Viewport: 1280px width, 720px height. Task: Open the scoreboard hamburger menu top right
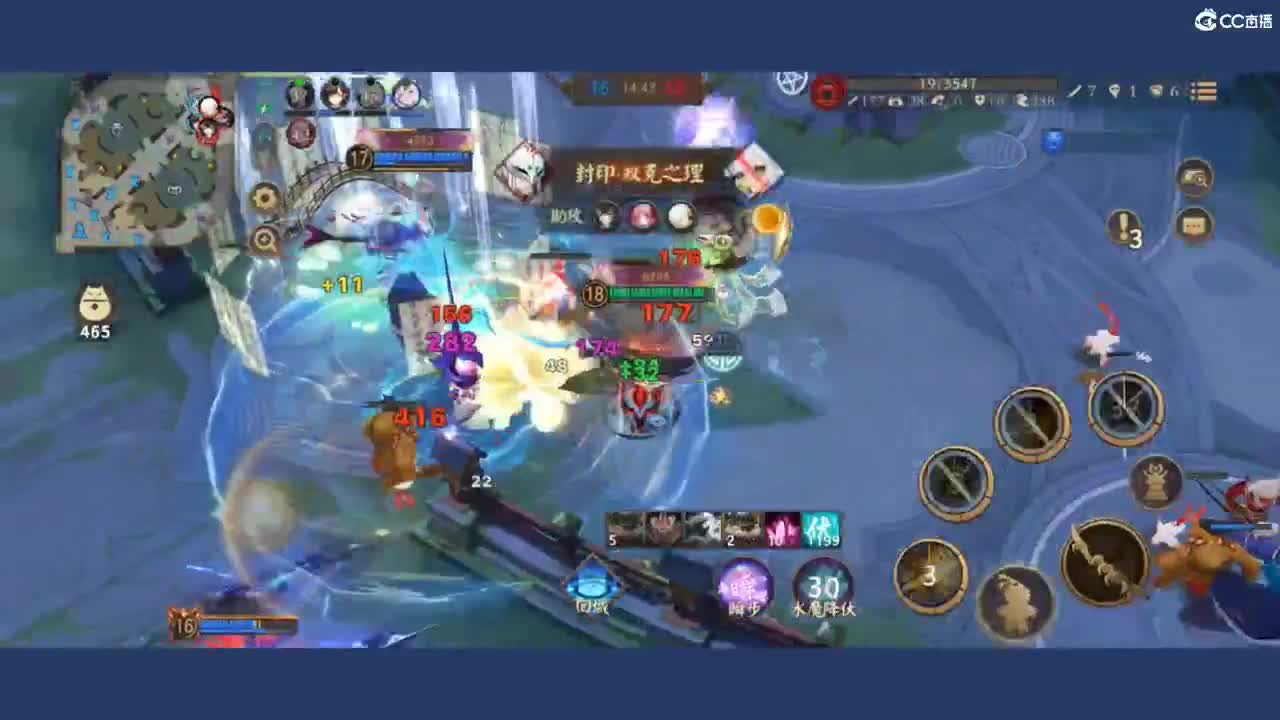1205,91
